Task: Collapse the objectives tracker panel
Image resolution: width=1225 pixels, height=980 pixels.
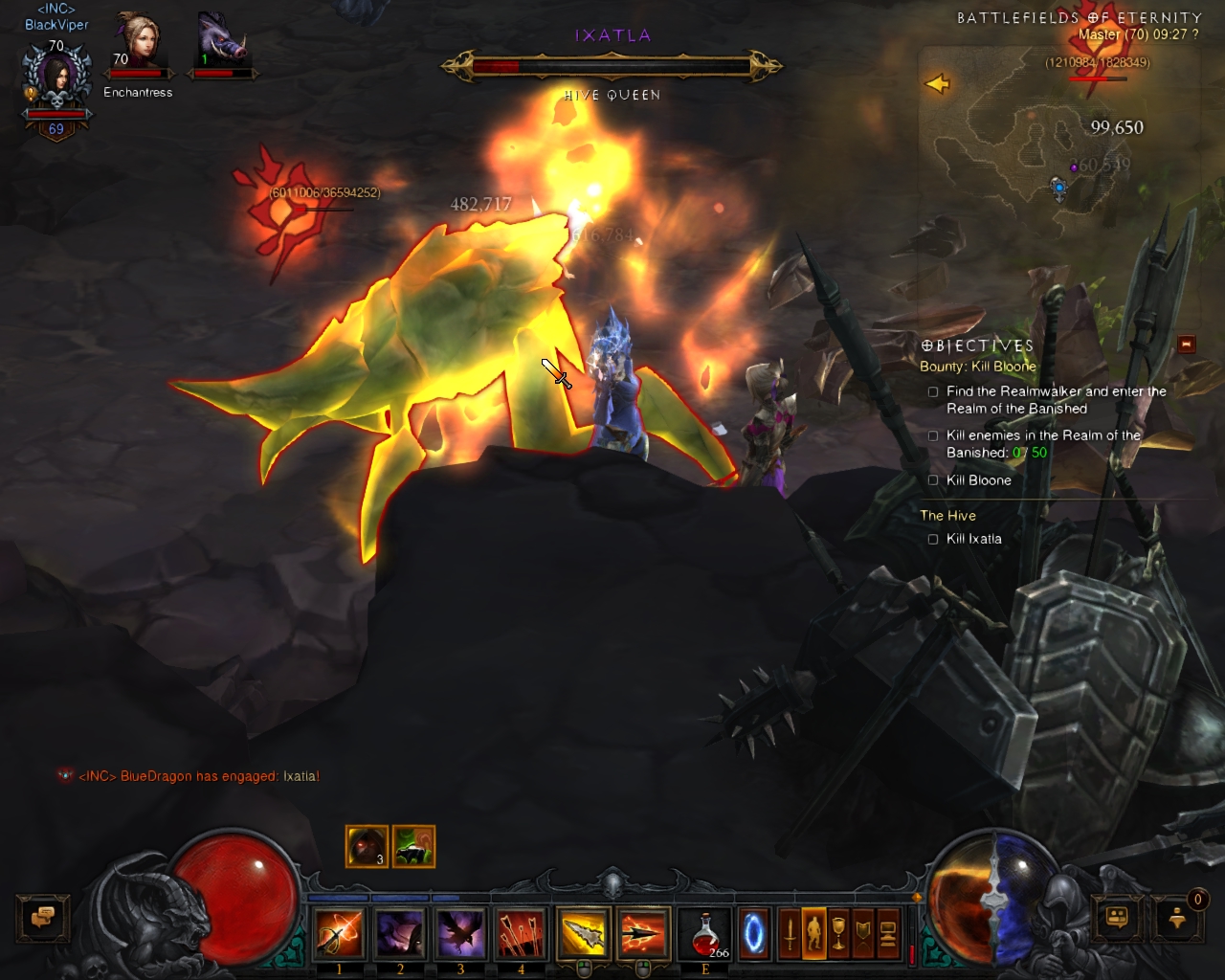Action: 1187,345
